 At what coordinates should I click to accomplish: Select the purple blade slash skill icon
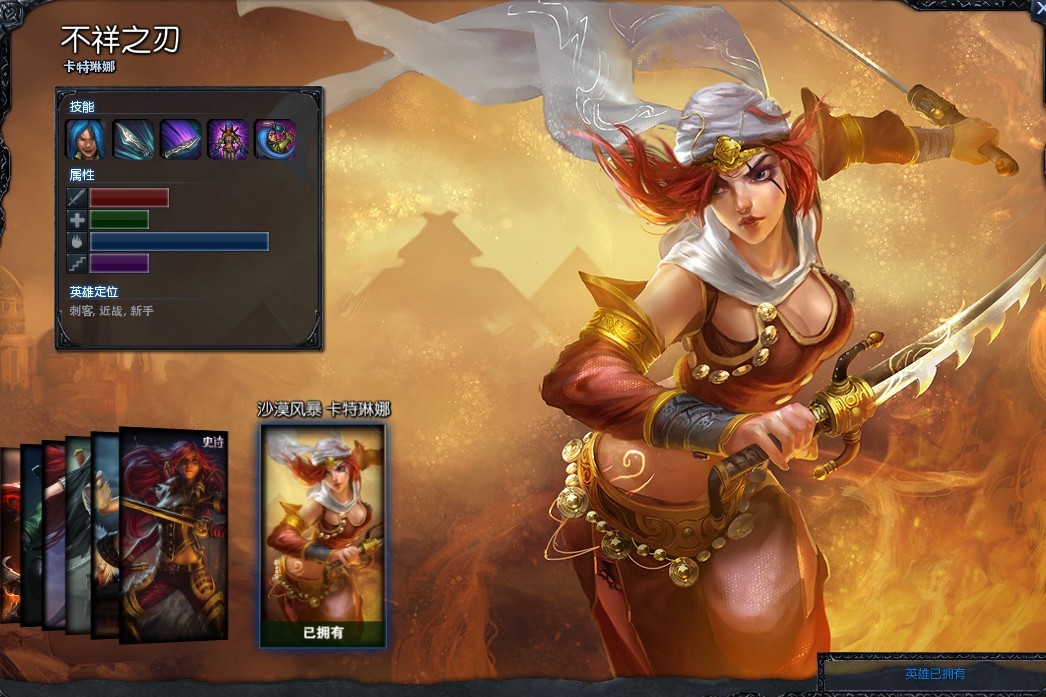[x=181, y=140]
